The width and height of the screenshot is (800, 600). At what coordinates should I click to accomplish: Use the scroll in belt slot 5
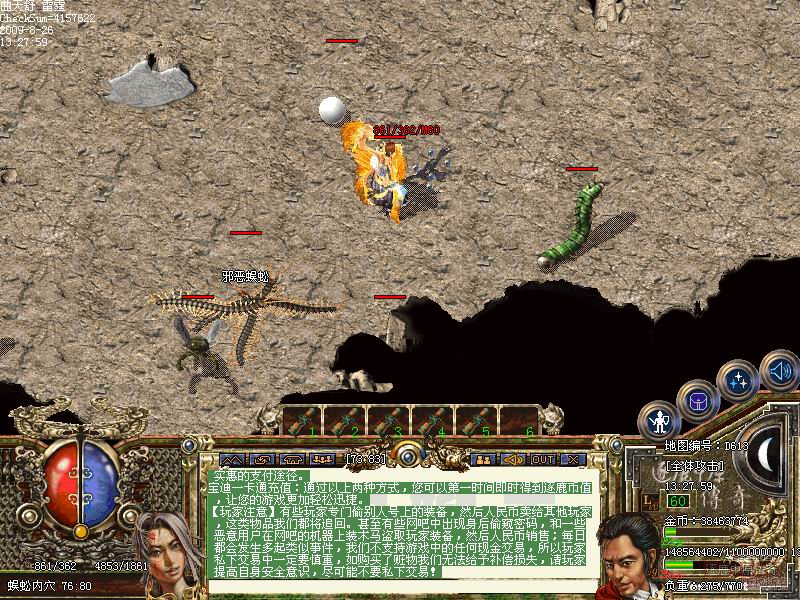pyautogui.click(x=475, y=420)
